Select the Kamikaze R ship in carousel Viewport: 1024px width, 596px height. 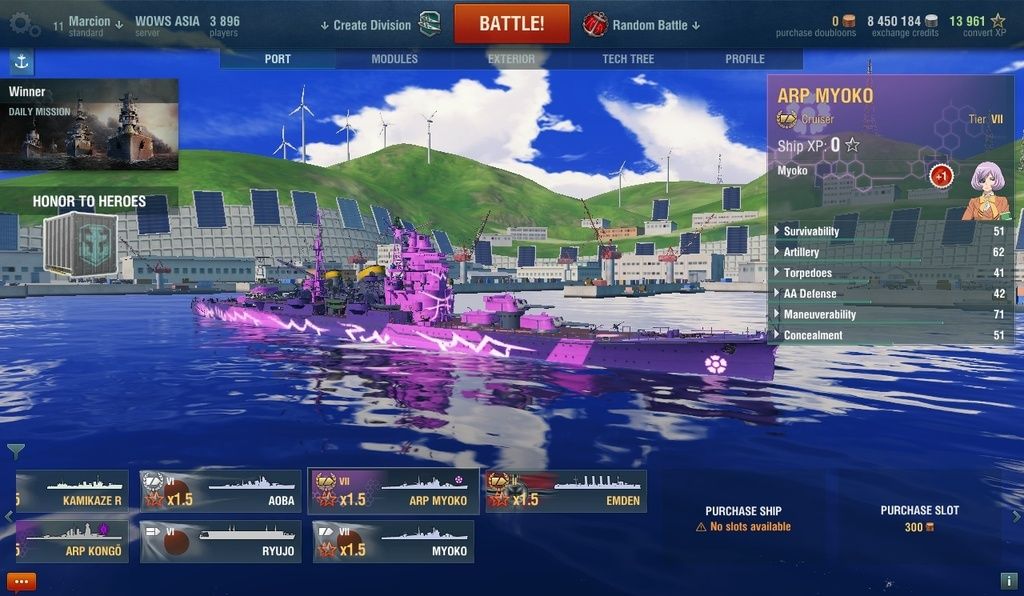pos(73,491)
